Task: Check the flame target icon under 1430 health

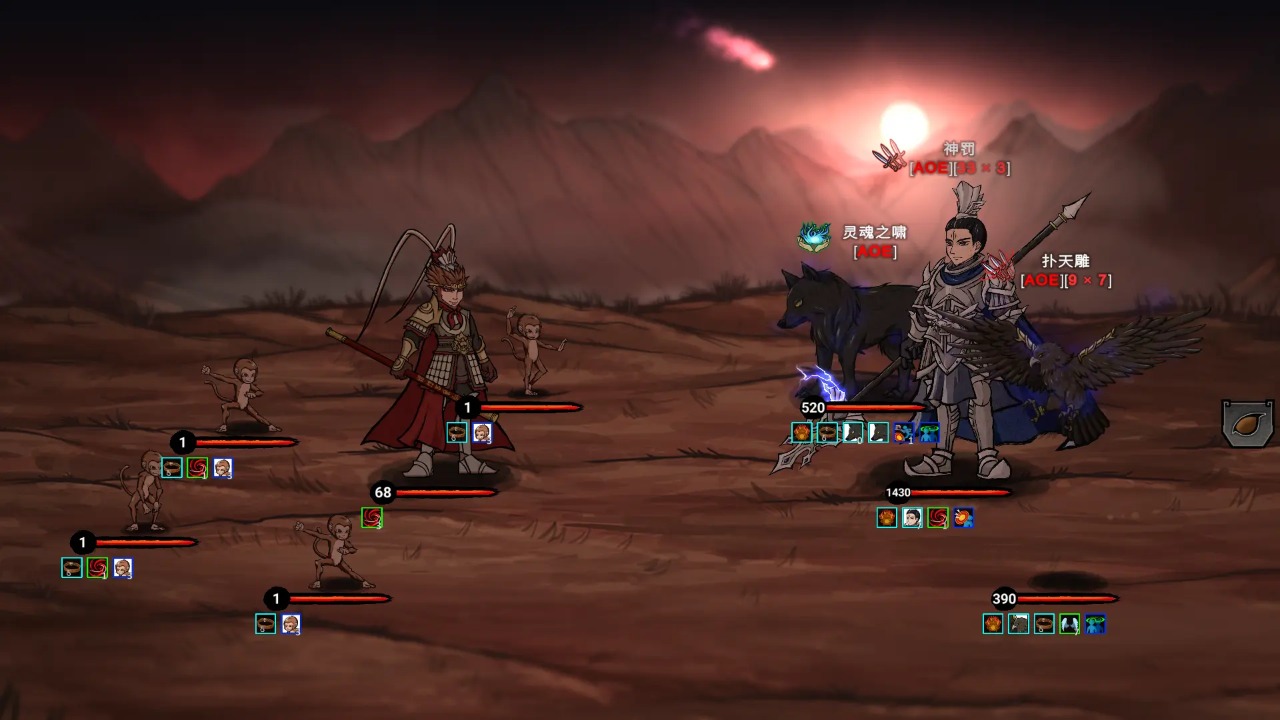Action: click(963, 518)
